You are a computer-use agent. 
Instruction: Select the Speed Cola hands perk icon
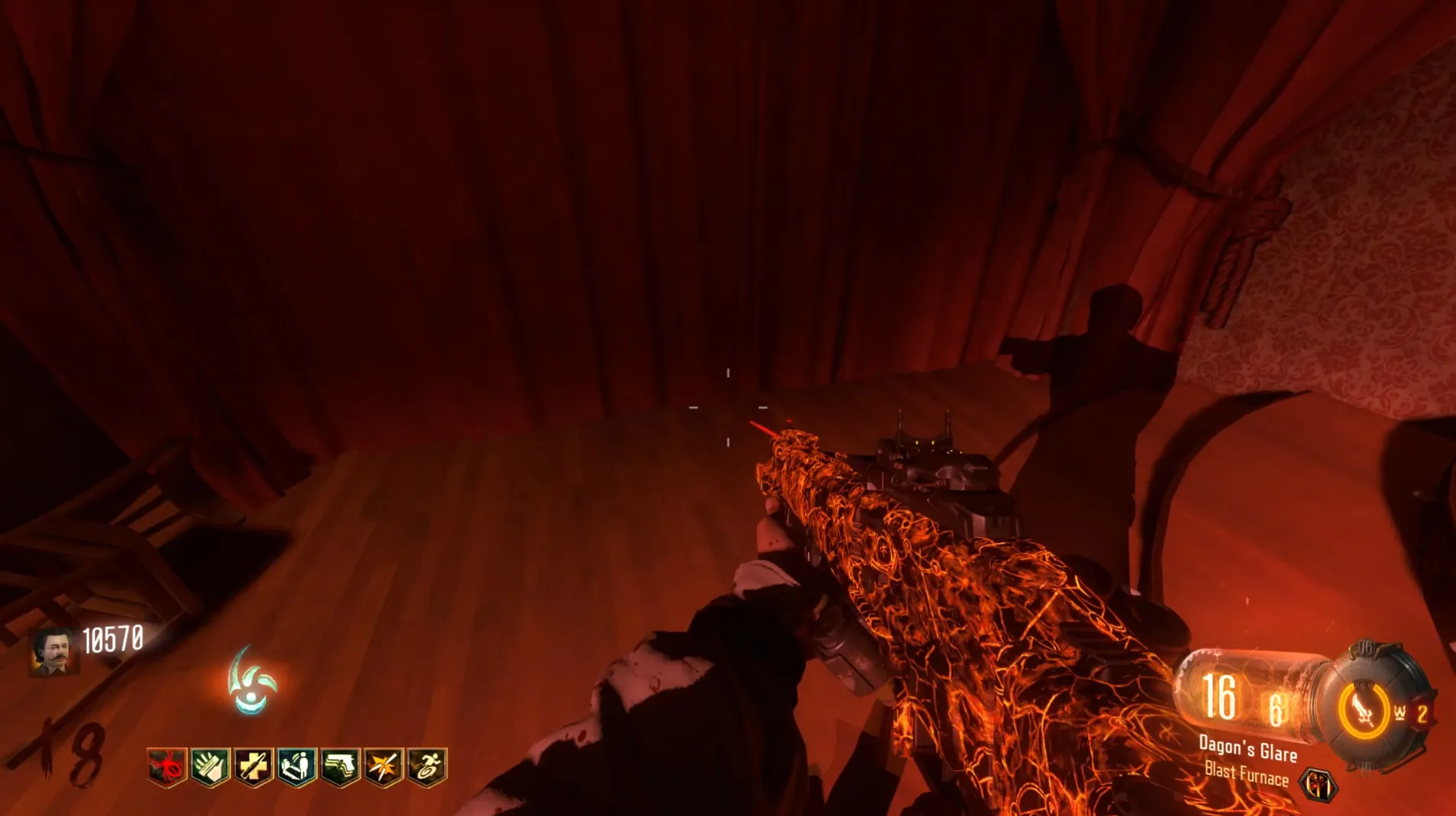(x=210, y=766)
